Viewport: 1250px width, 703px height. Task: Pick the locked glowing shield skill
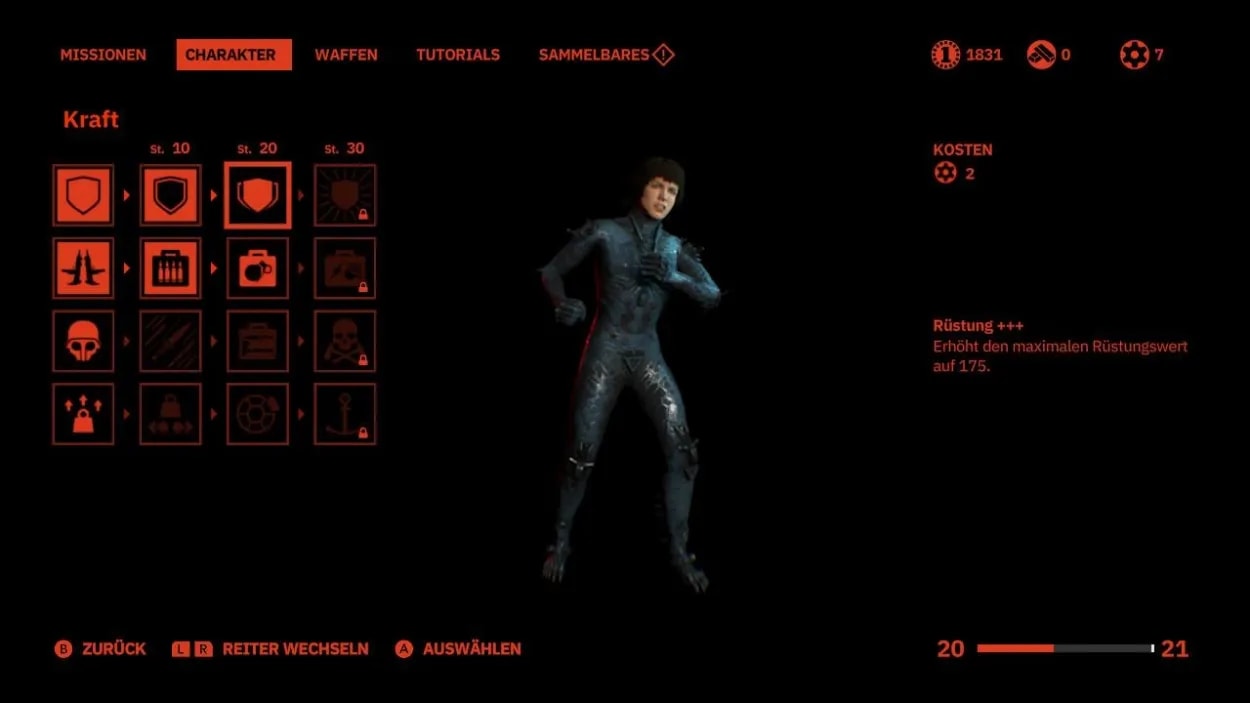(x=345, y=195)
